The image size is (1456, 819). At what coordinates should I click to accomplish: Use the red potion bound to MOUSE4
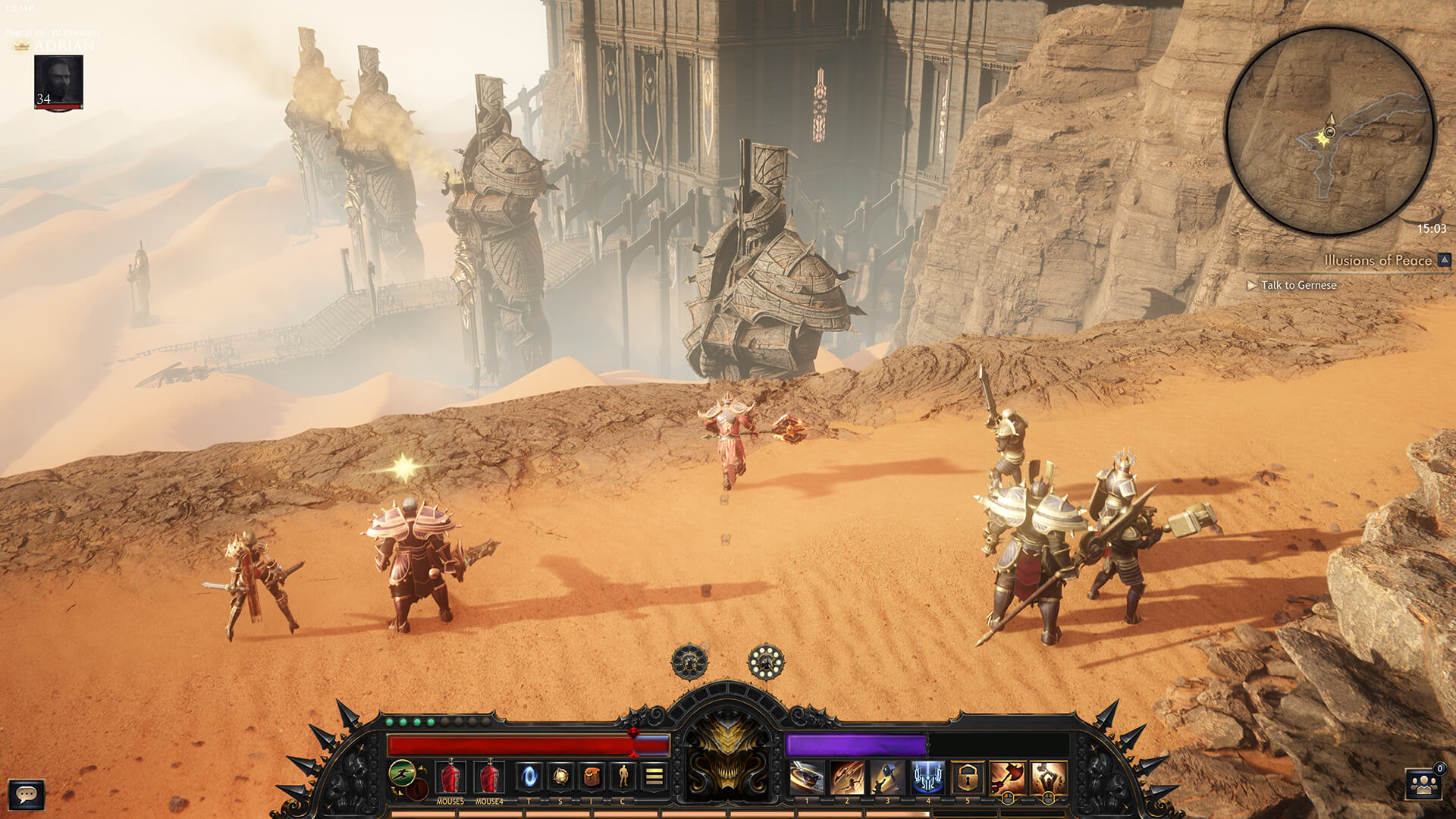tap(489, 777)
